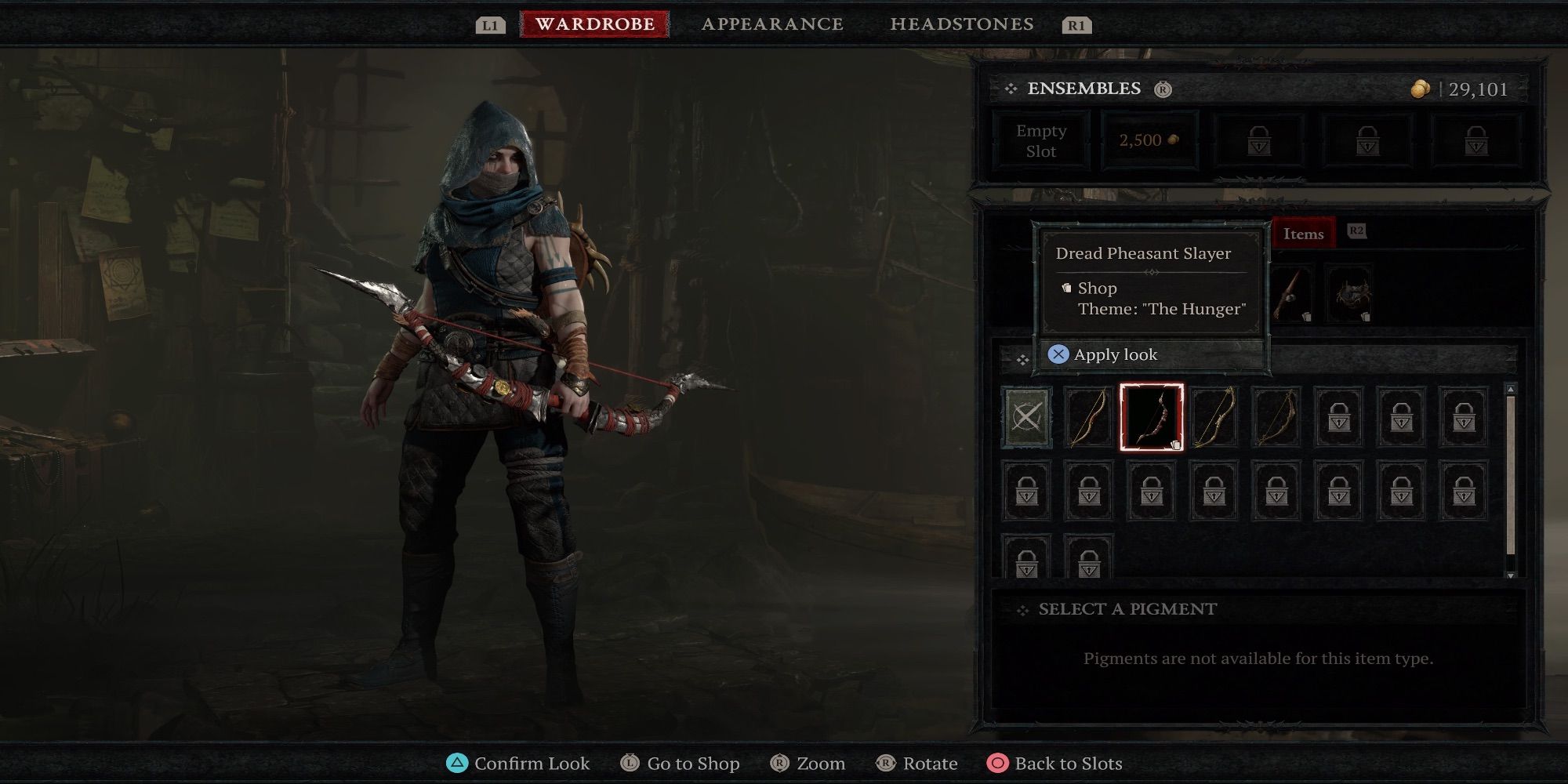The height and width of the screenshot is (784, 1568).
Task: Click the first locked bow appearance slot
Action: (x=1340, y=418)
